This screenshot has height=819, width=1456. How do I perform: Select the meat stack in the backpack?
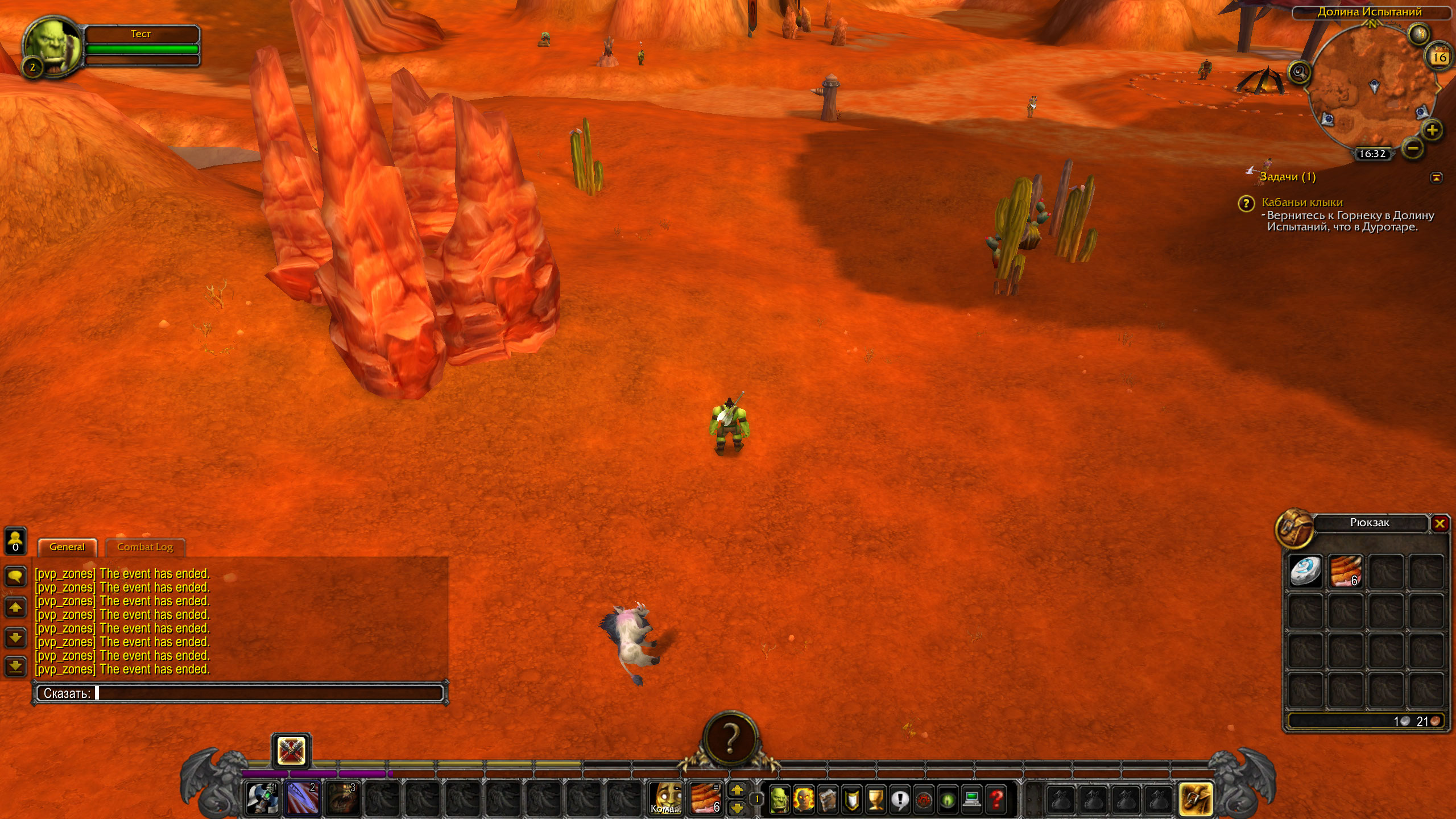[x=1346, y=571]
